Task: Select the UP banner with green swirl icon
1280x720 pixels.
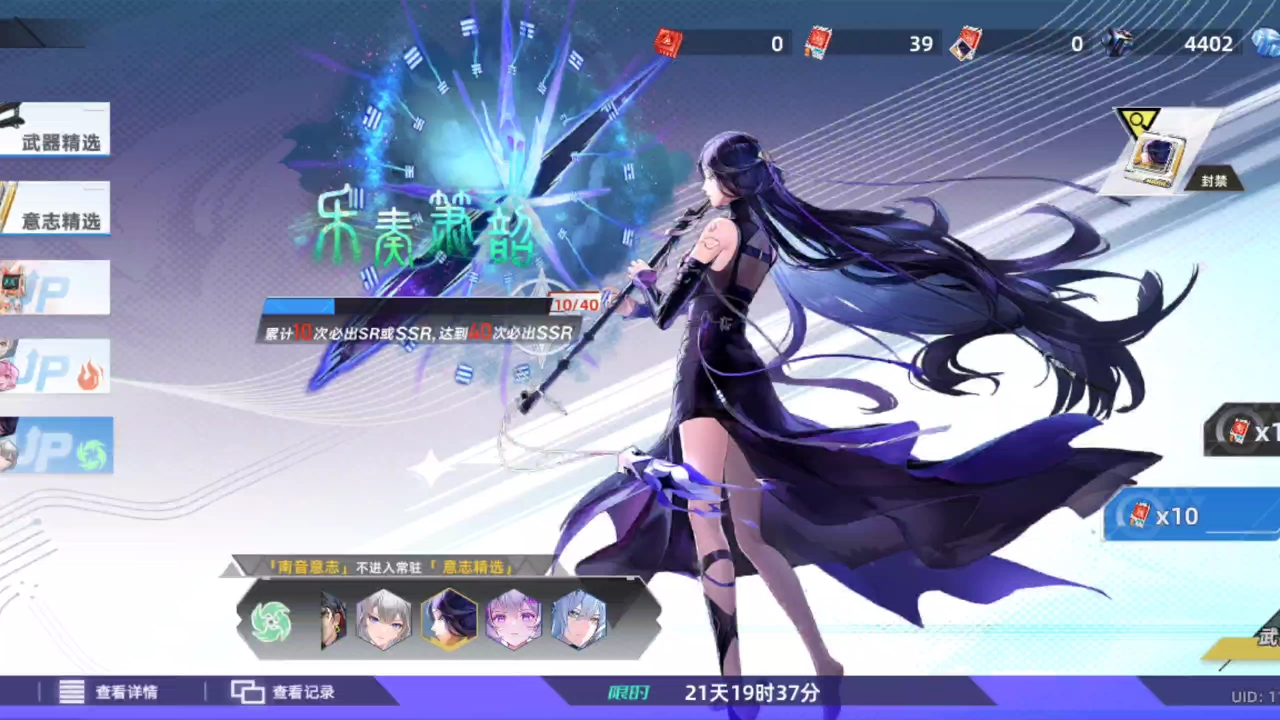Action: [58, 445]
